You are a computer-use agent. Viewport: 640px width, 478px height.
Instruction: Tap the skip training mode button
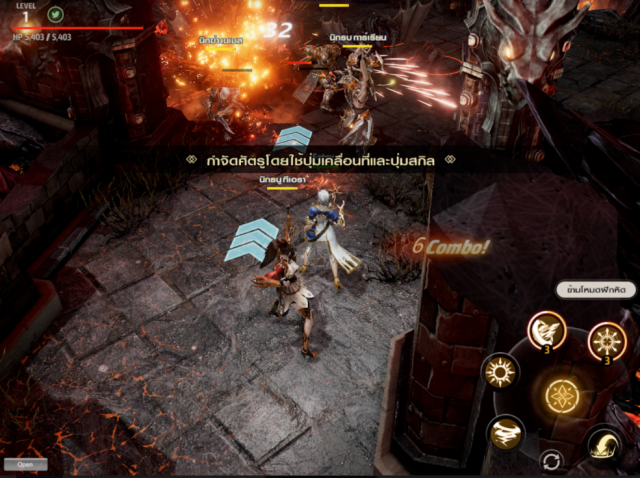(x=595, y=290)
